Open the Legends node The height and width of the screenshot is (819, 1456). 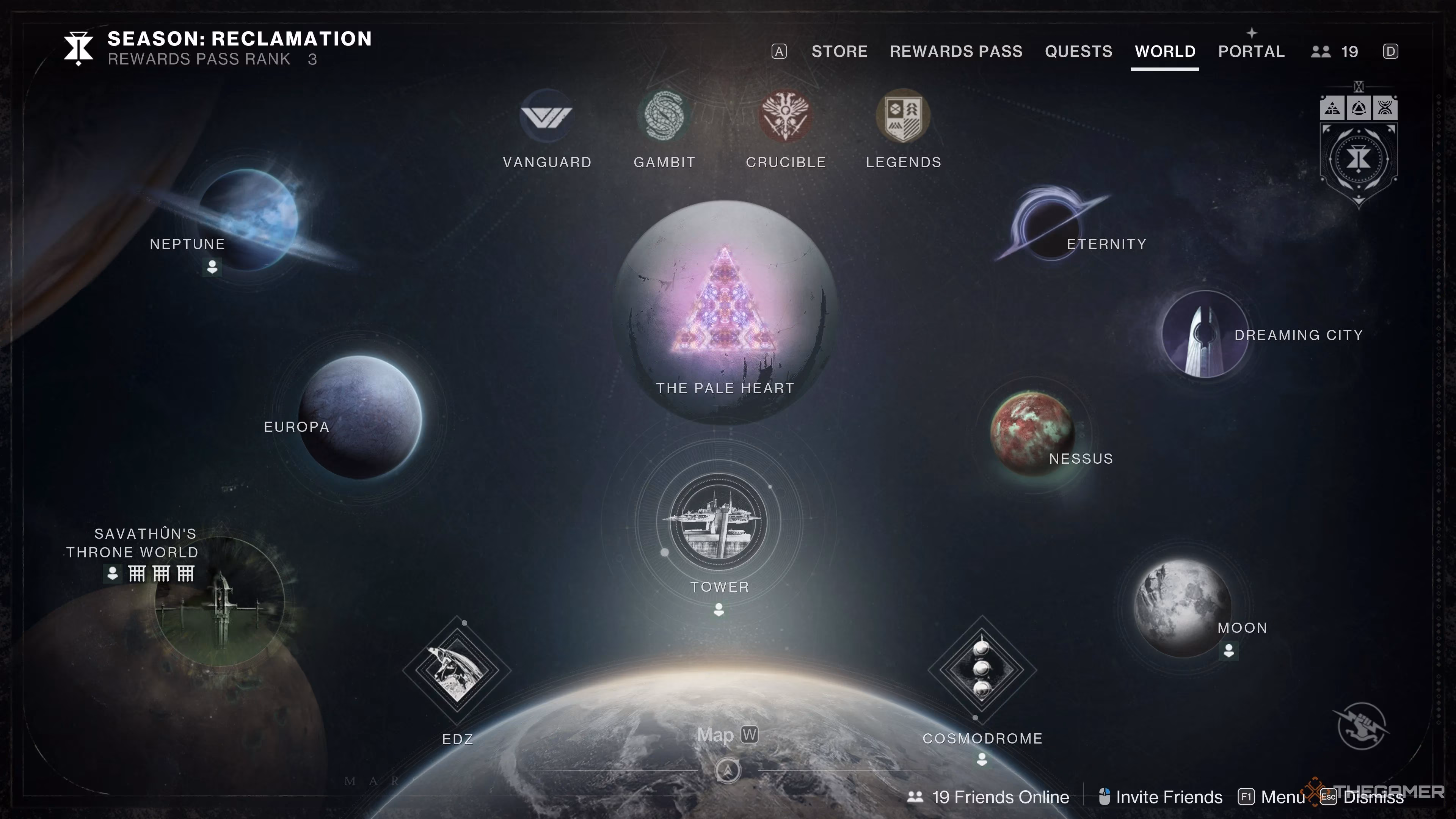903,116
